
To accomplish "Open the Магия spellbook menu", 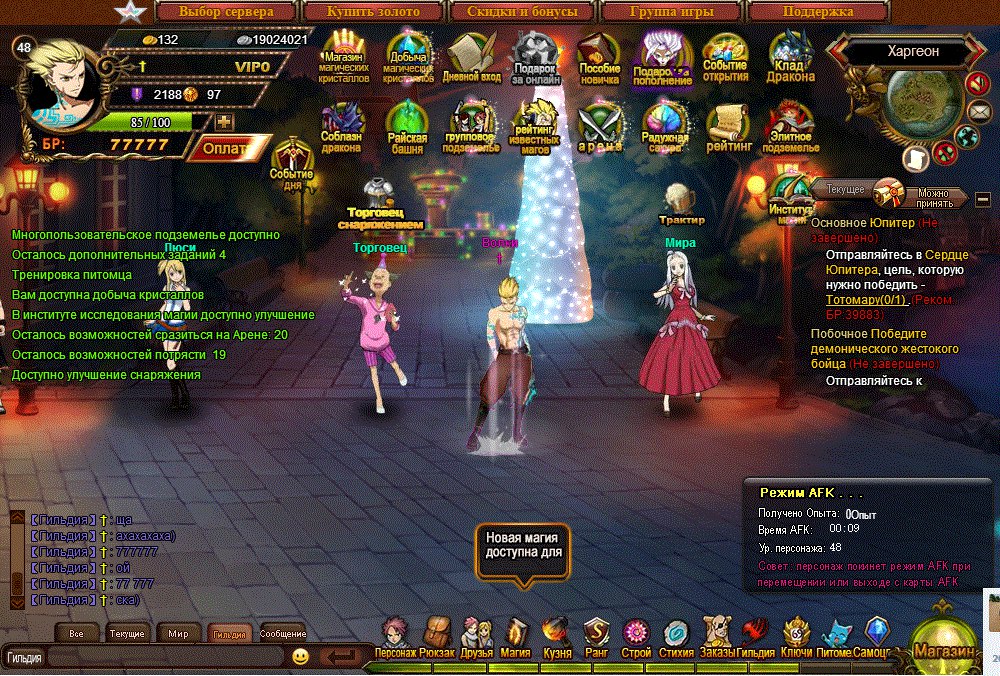I will [x=516, y=637].
